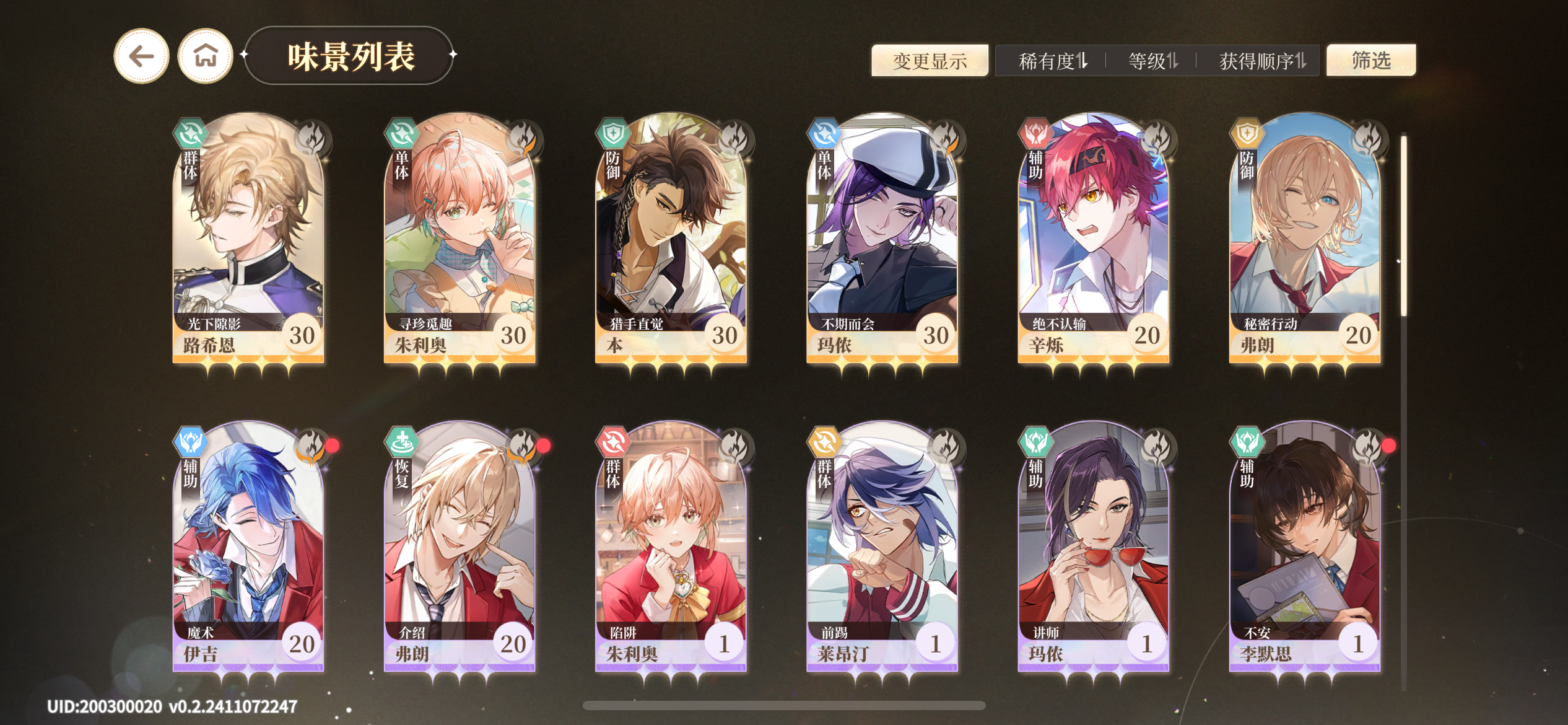Click the 辅助 support icon on 辛烁's card
The width and height of the screenshot is (1568, 725).
pos(1037,135)
